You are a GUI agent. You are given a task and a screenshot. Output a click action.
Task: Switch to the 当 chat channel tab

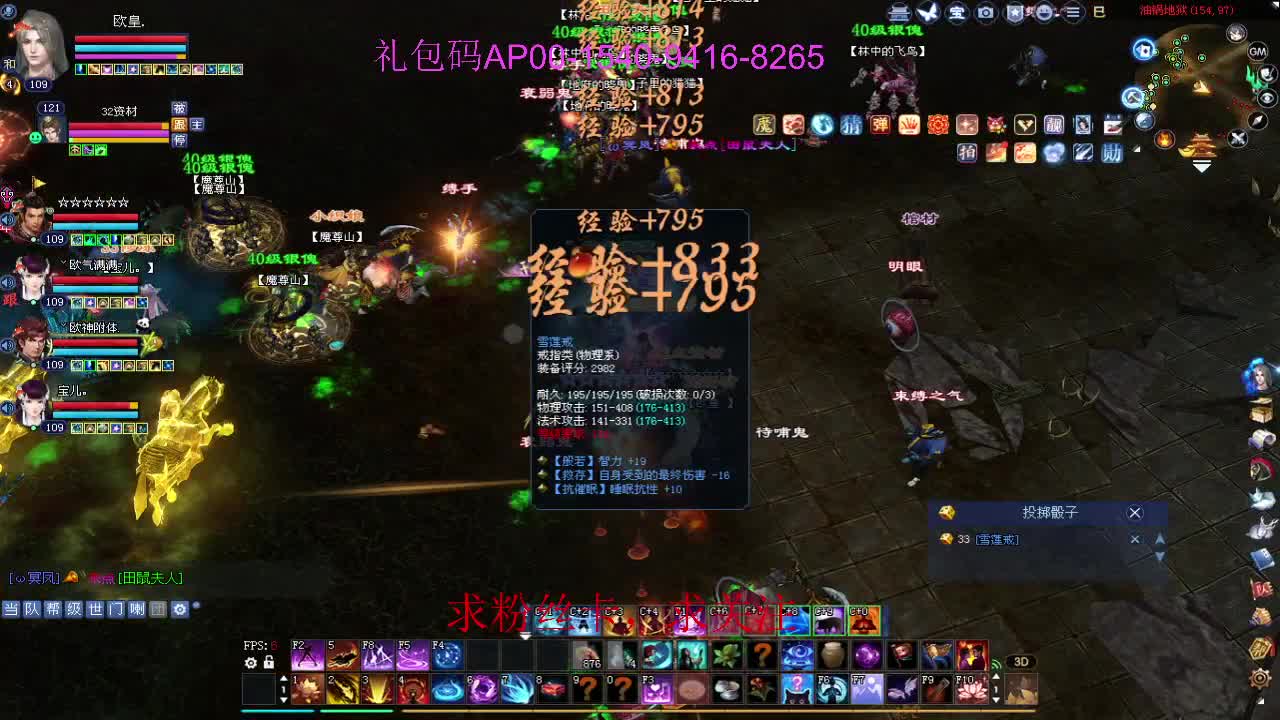(11, 609)
